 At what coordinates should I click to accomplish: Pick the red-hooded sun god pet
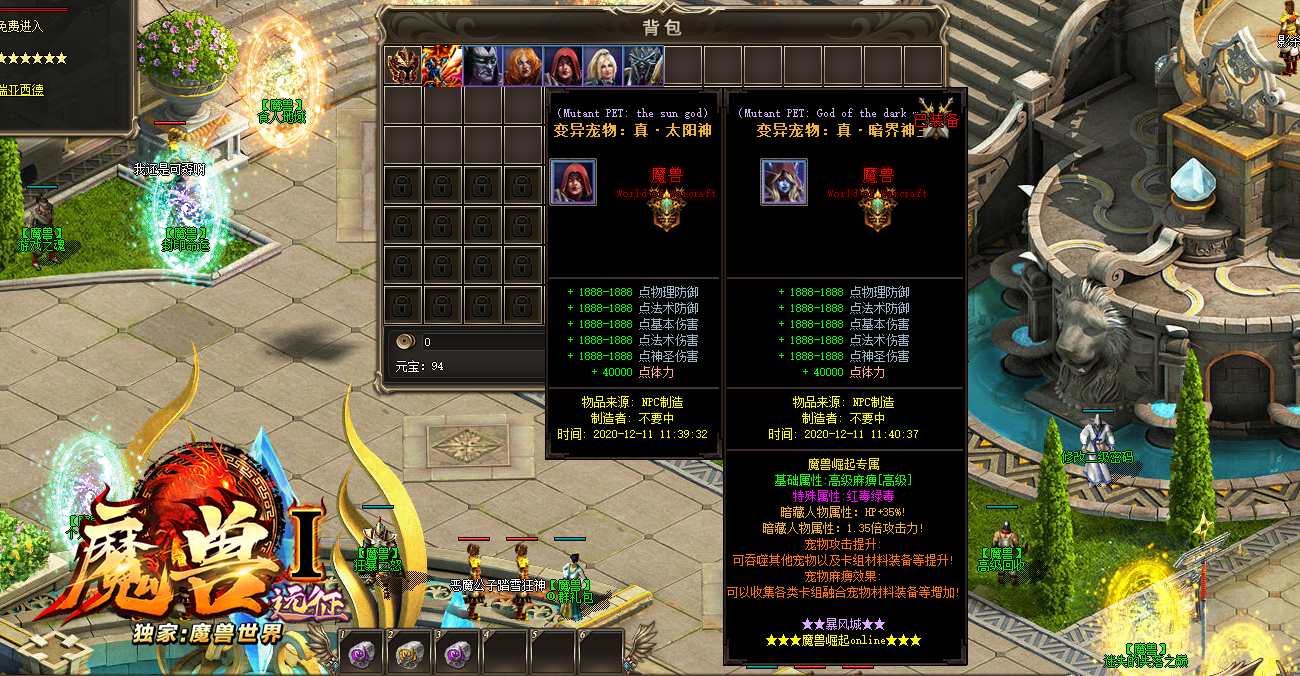point(563,66)
